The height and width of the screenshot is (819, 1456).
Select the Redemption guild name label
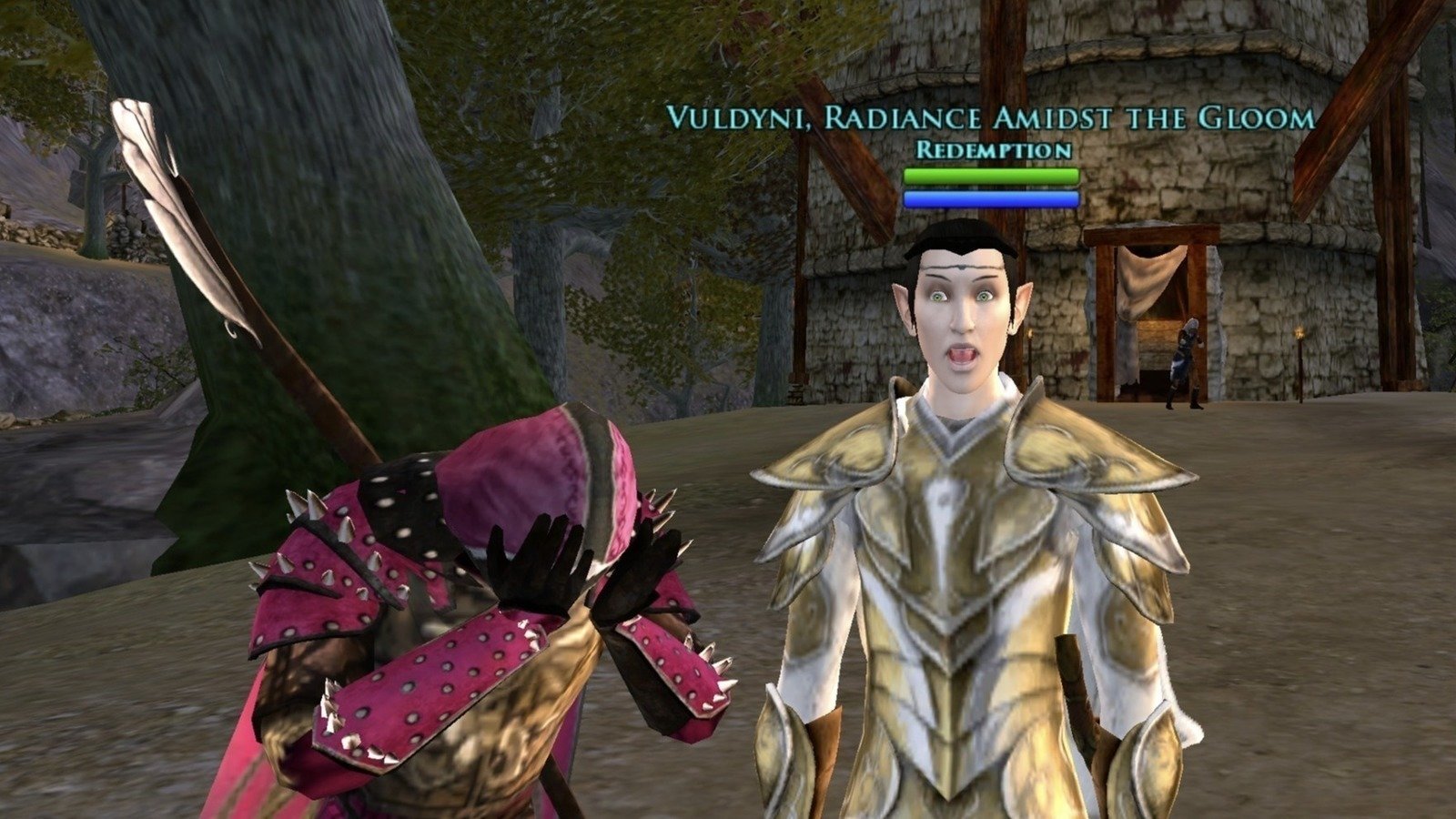(990, 147)
